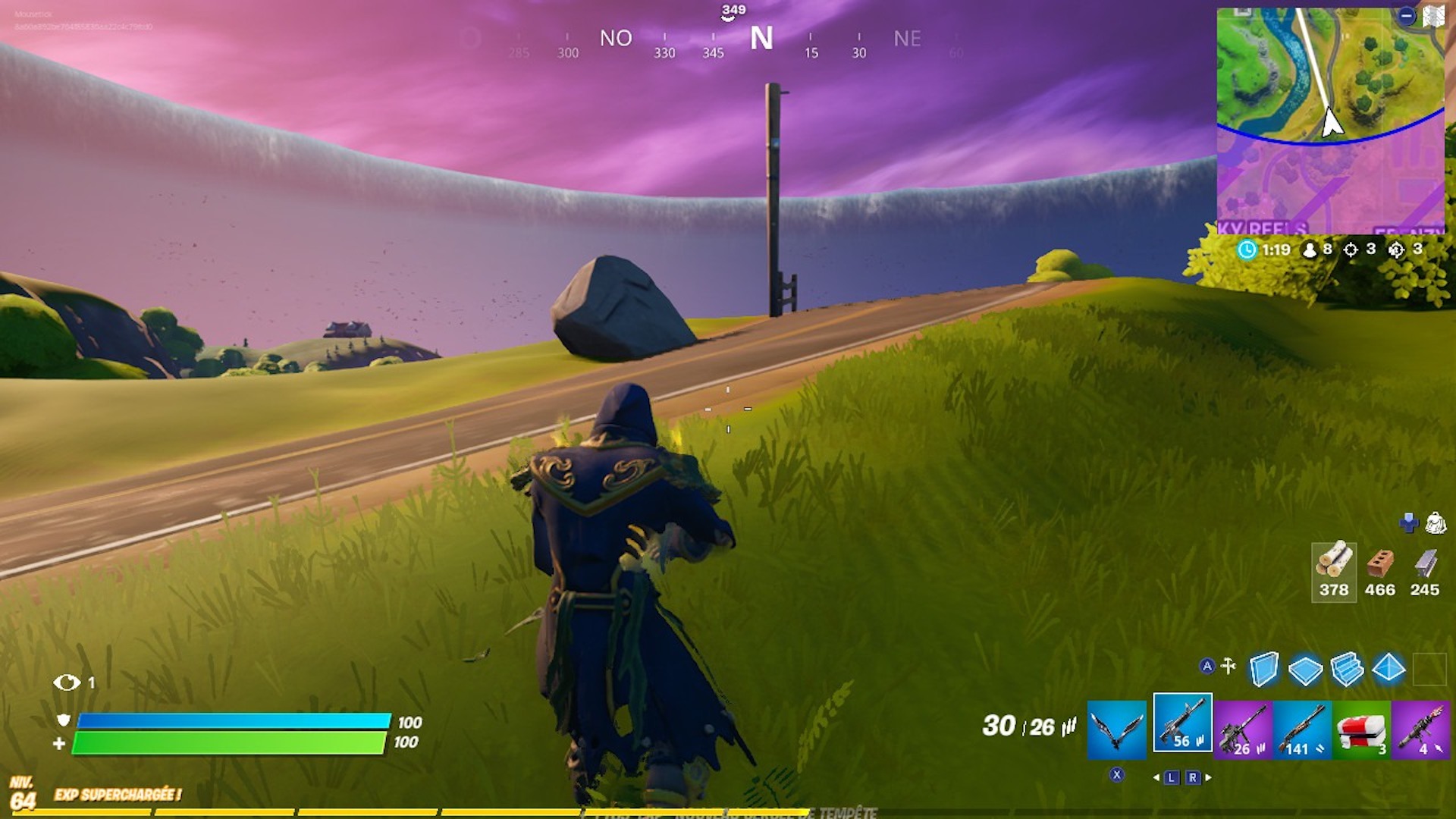This screenshot has width=1456, height=819.
Task: Select the wall building piece
Action: [1263, 670]
